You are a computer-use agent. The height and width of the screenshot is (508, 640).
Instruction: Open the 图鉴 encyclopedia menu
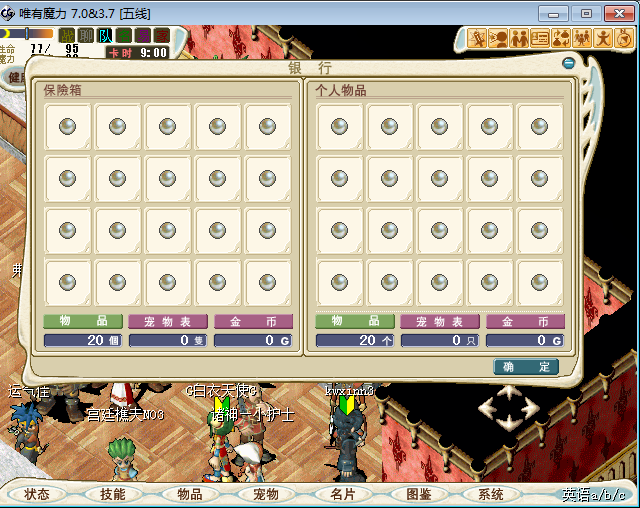[418, 494]
